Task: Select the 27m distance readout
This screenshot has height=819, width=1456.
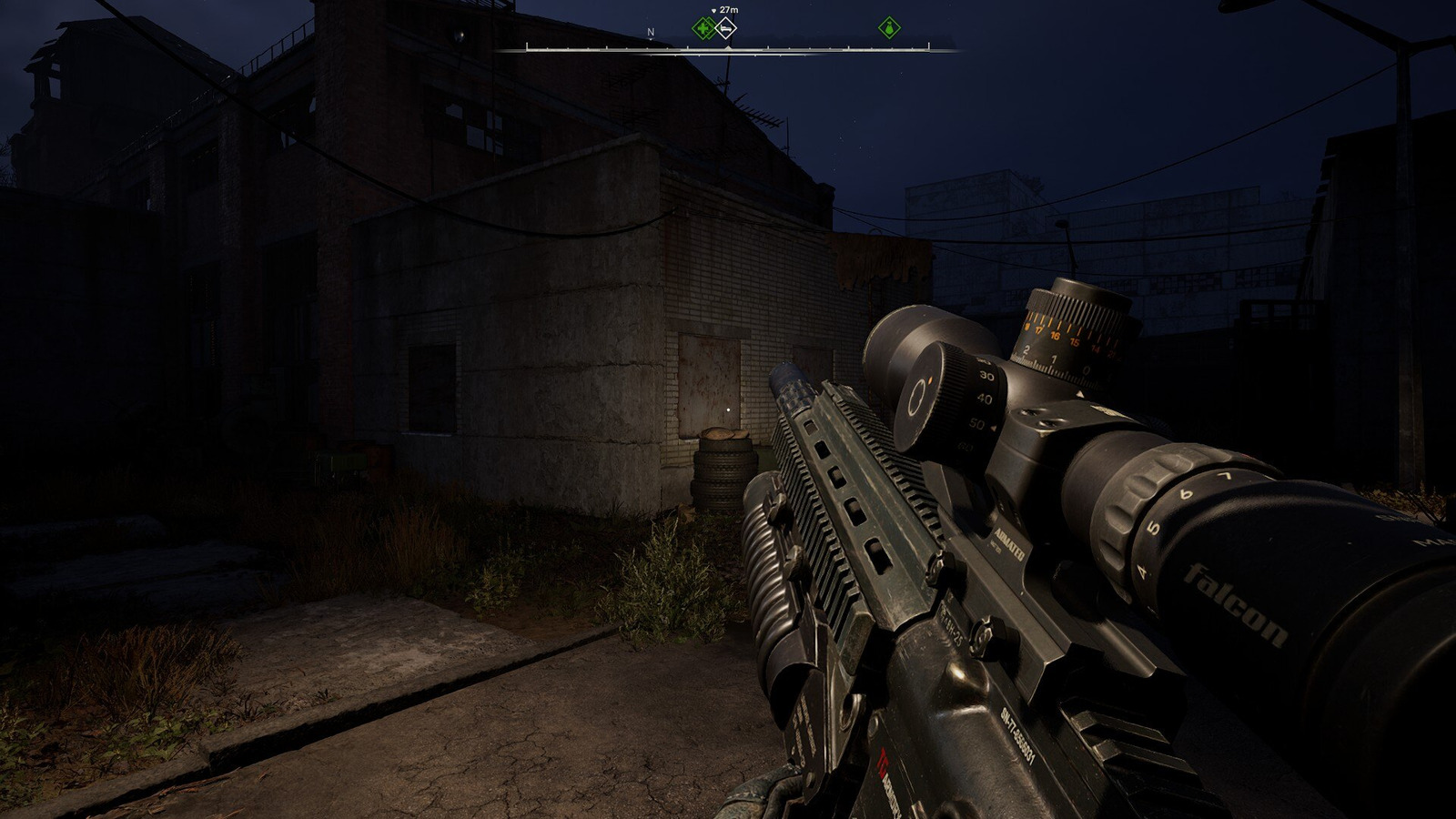Action: click(729, 9)
